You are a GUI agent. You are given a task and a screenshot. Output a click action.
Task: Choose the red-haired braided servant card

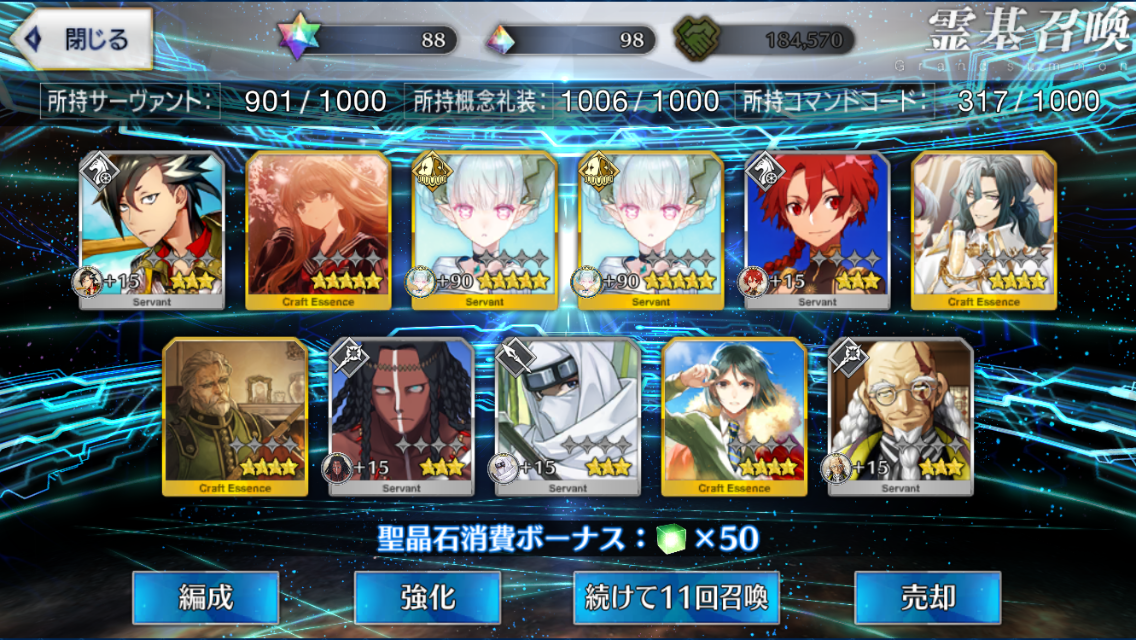click(817, 230)
